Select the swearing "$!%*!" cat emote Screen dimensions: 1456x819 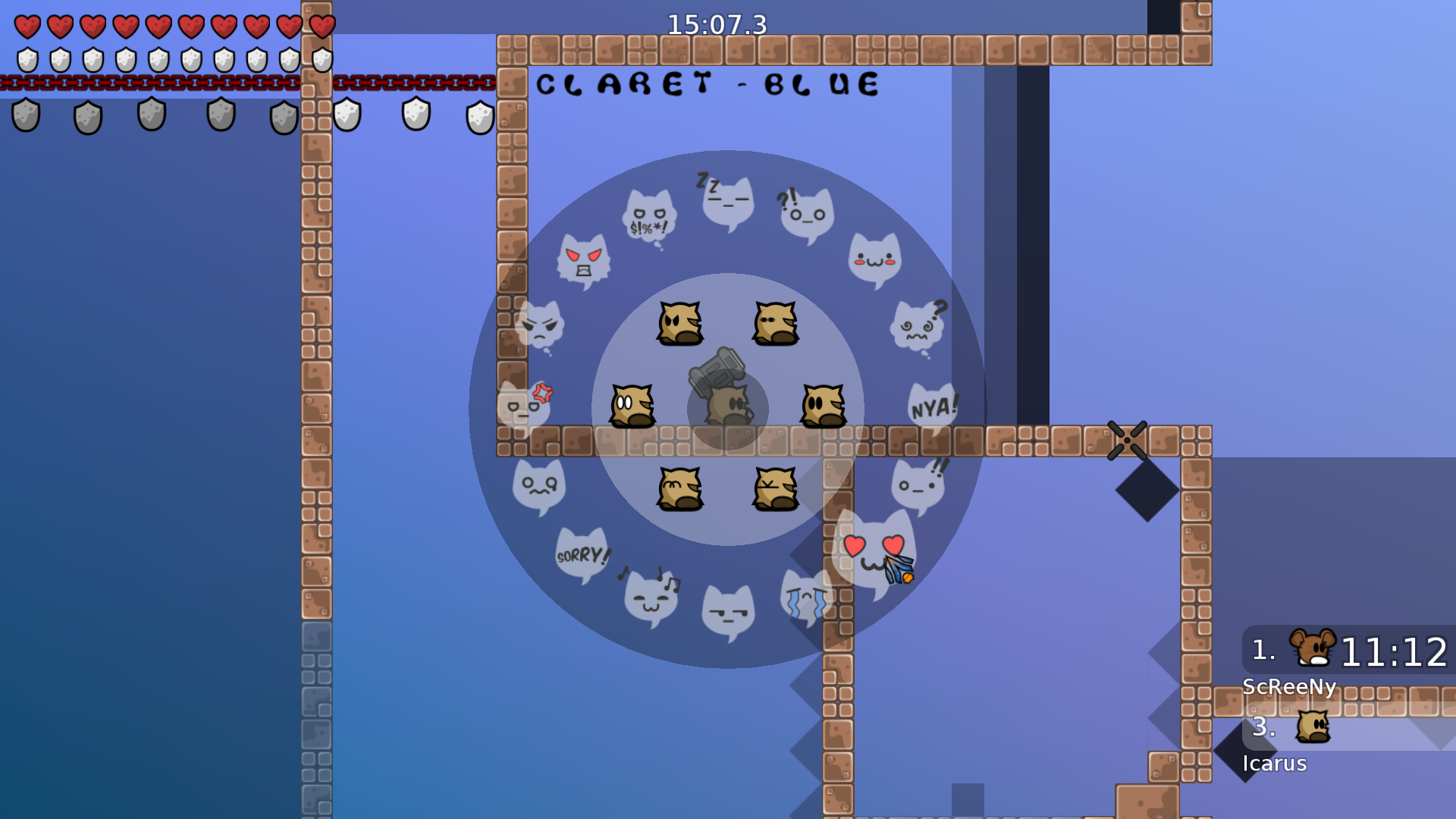click(648, 212)
